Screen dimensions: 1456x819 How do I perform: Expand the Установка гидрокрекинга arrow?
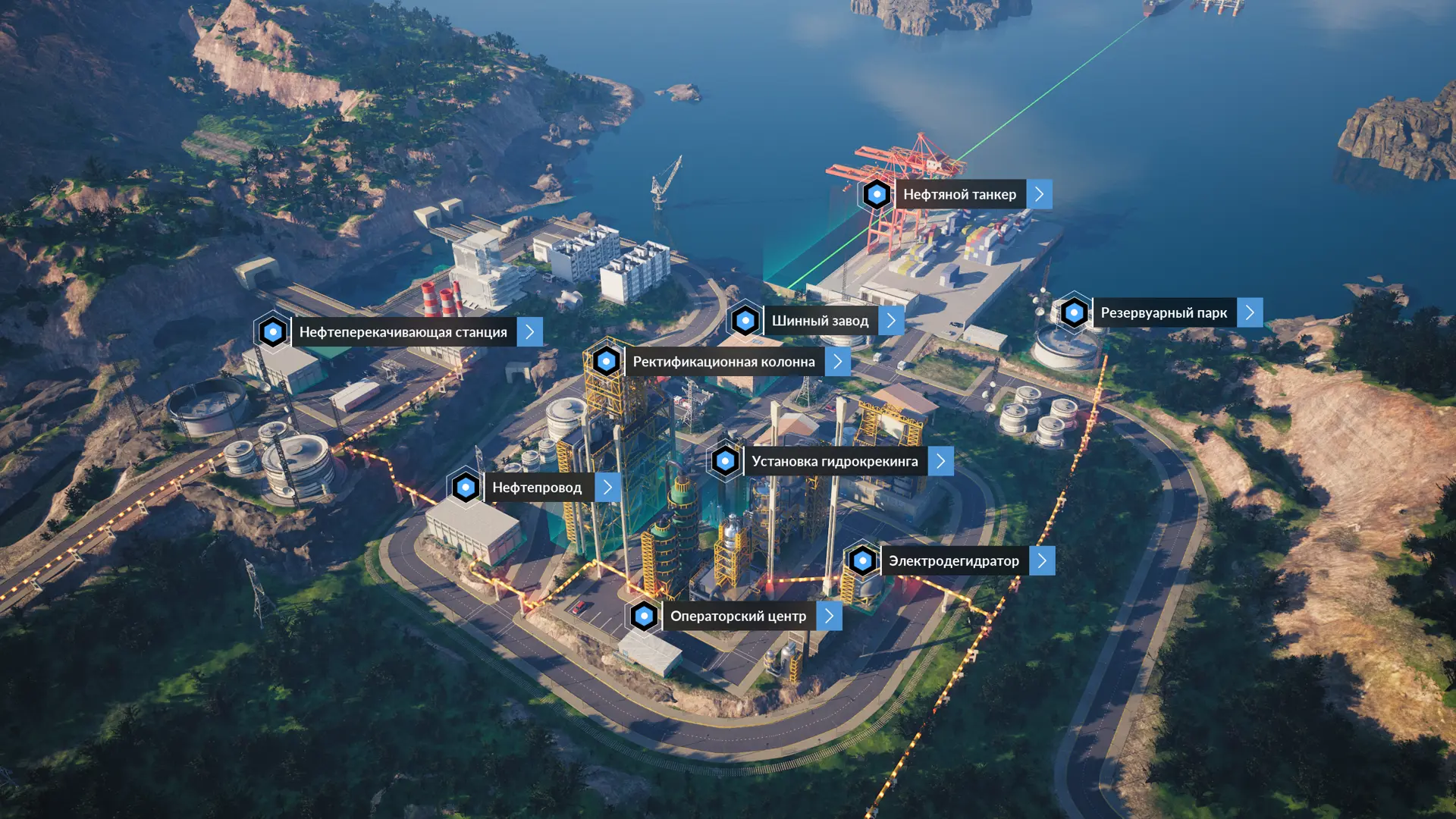[940, 461]
